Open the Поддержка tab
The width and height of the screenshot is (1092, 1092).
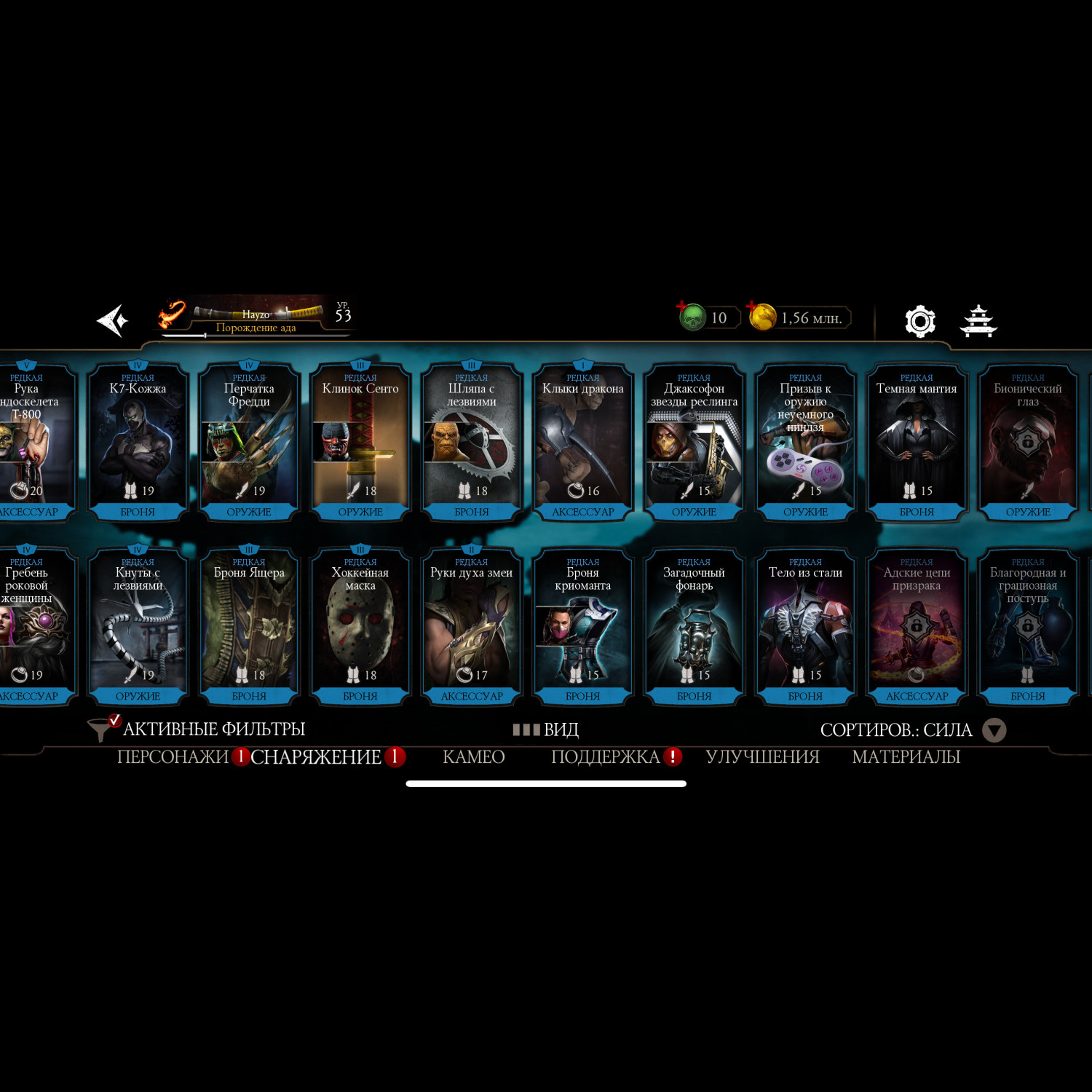click(605, 757)
